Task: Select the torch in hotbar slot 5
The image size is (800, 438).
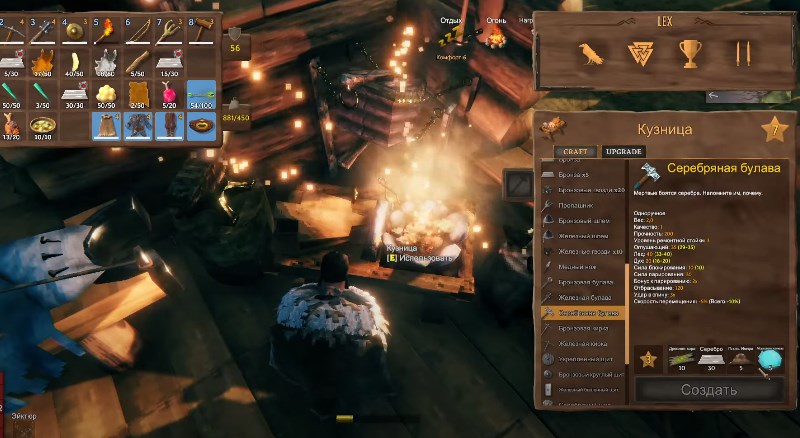Action: click(107, 31)
